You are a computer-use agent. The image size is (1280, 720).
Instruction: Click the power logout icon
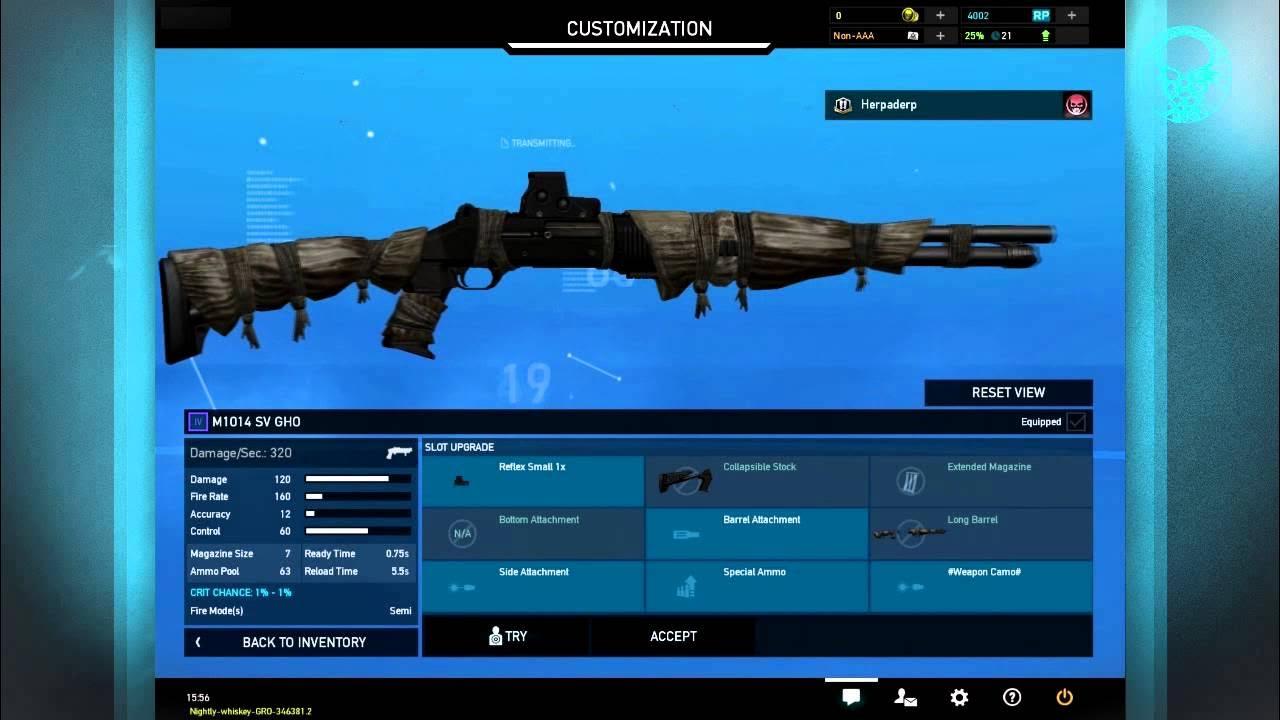pos(1064,697)
